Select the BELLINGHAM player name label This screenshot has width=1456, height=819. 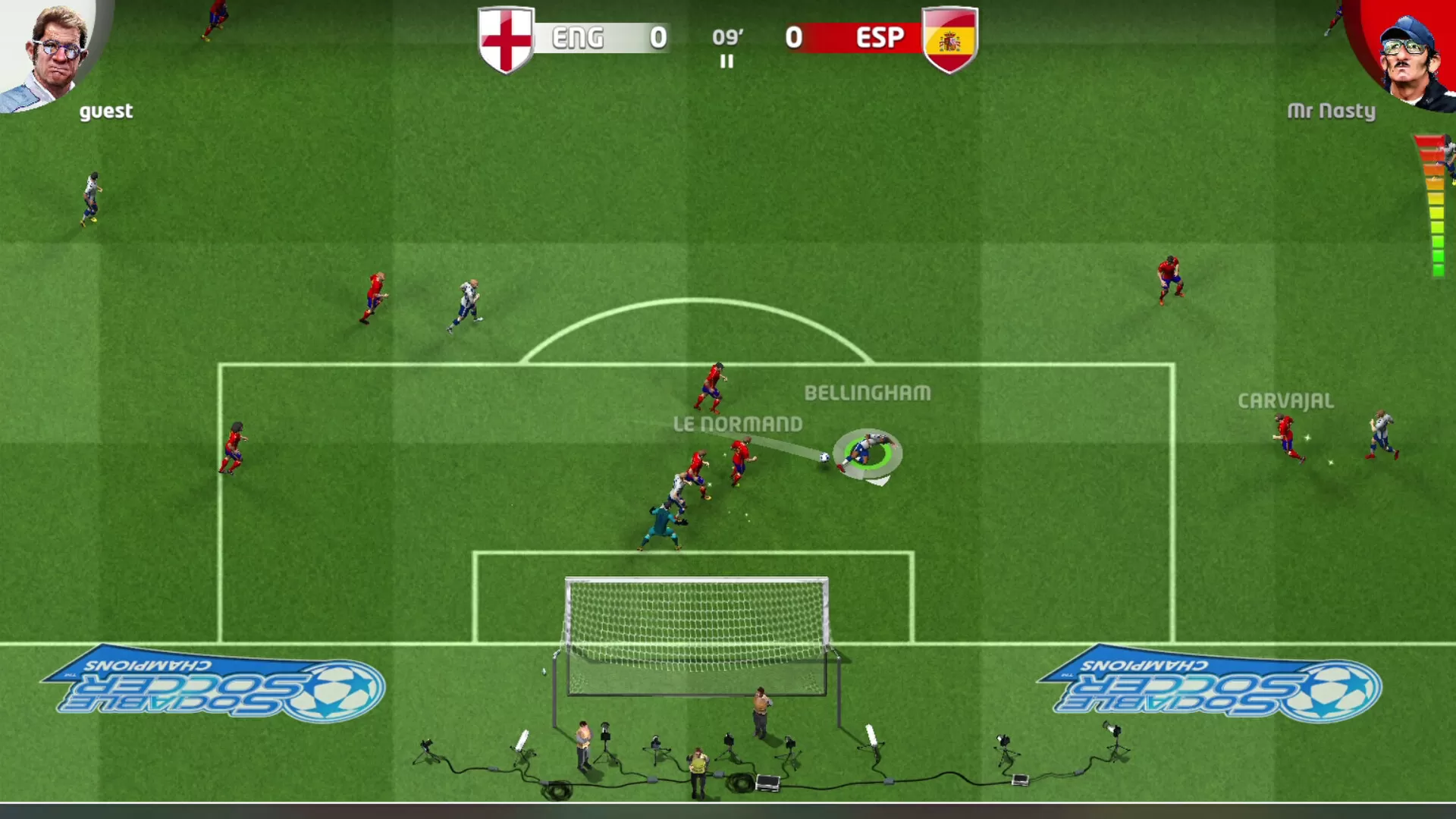(x=868, y=394)
